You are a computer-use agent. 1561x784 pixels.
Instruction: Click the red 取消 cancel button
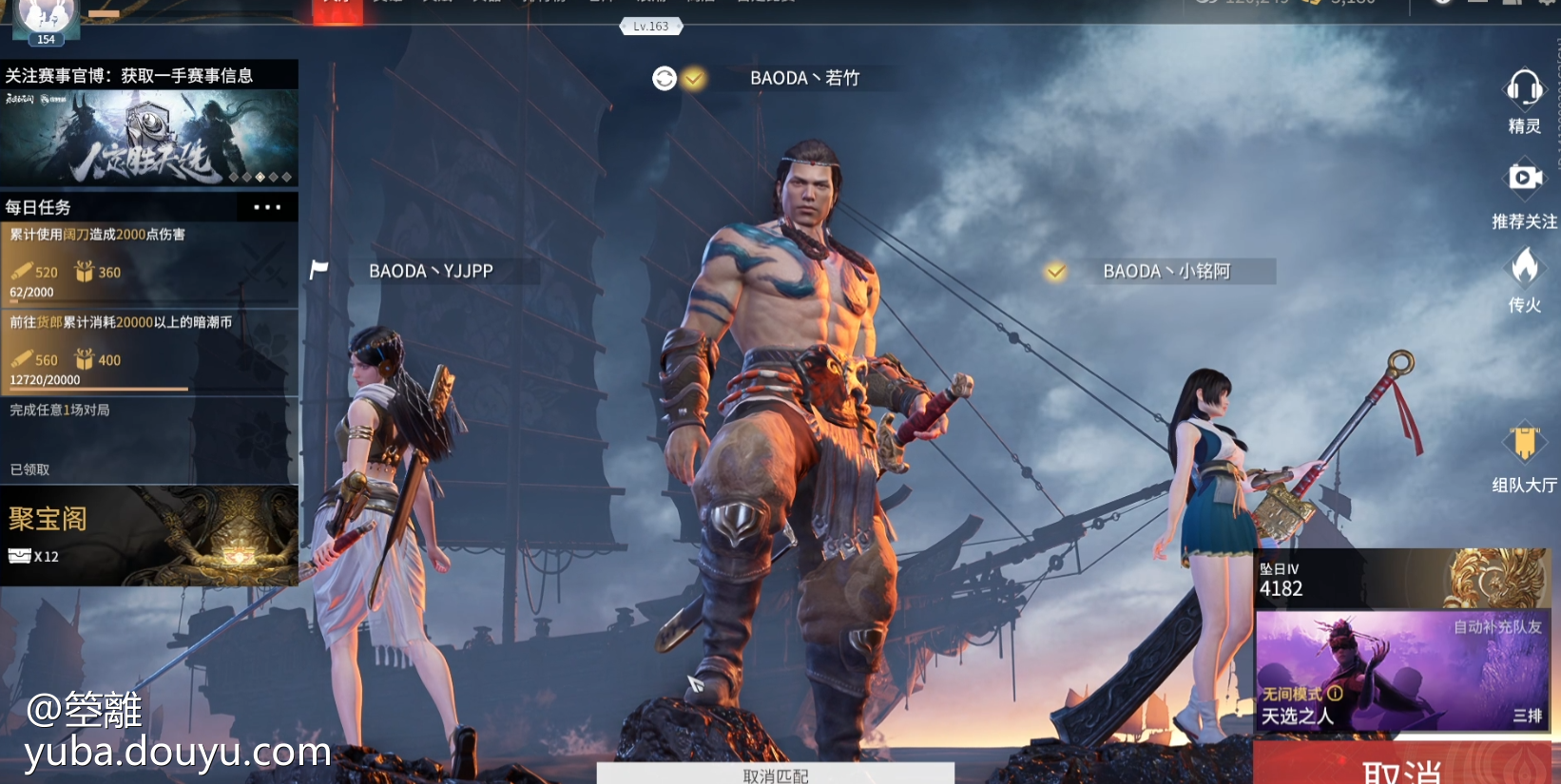coord(1401,768)
